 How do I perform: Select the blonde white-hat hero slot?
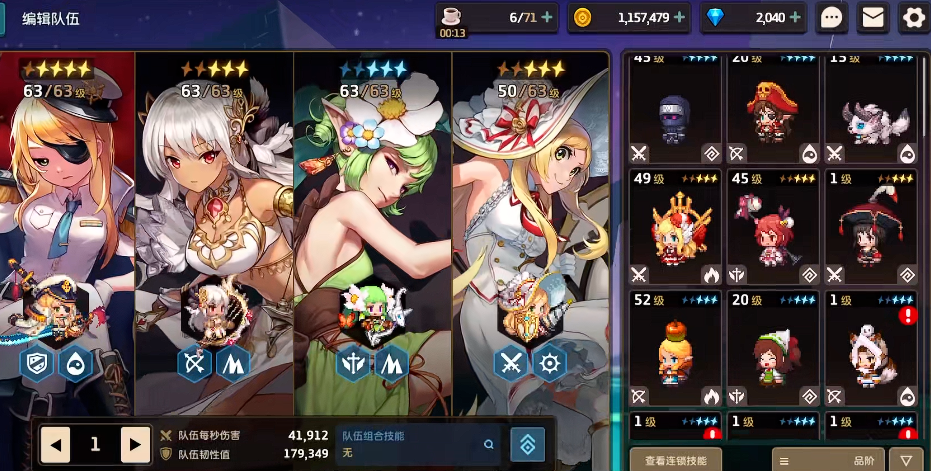530,220
